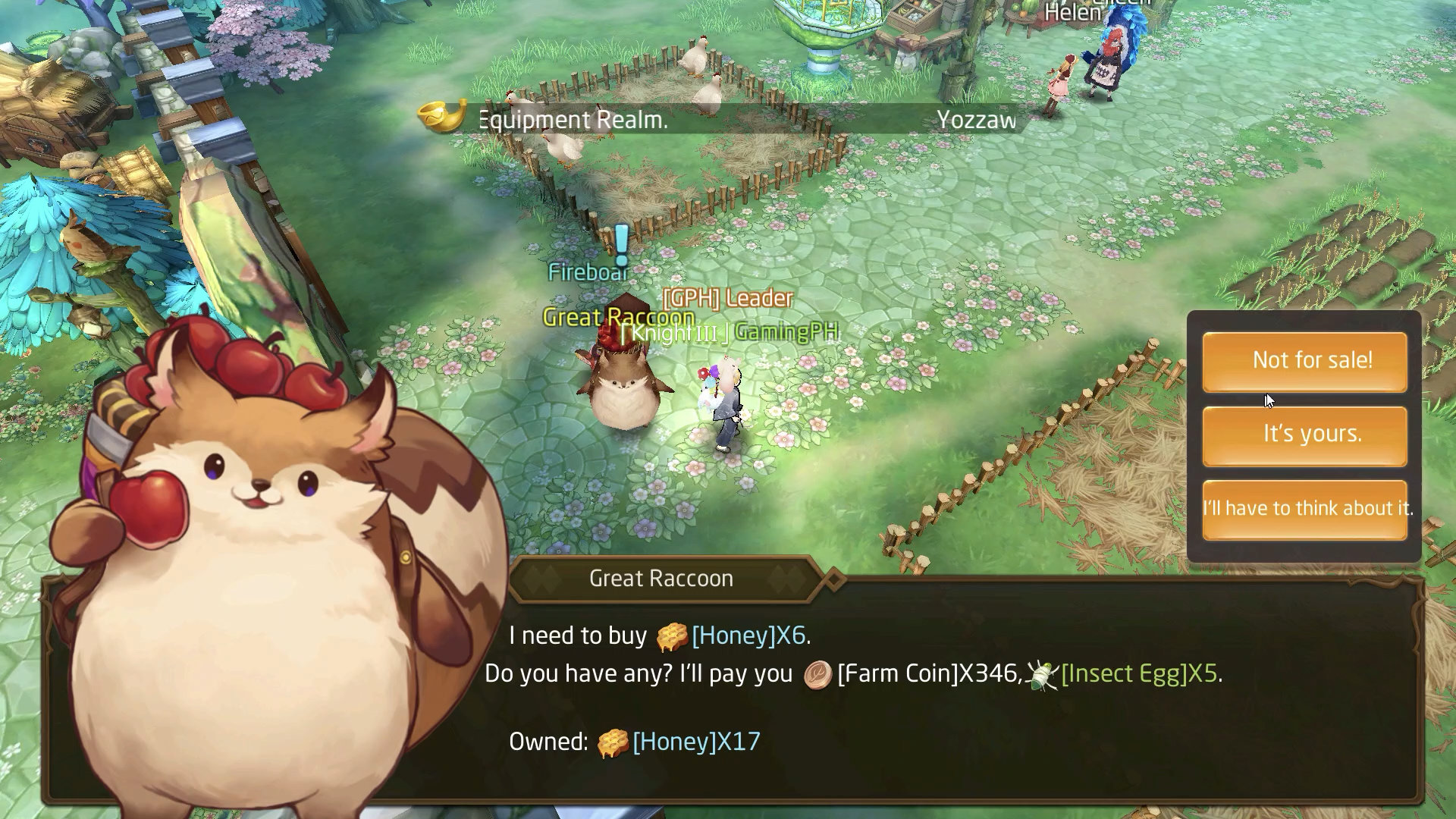Viewport: 1456px width, 819px height.
Task: Select the "It's yours." dialogue option
Action: (1304, 435)
